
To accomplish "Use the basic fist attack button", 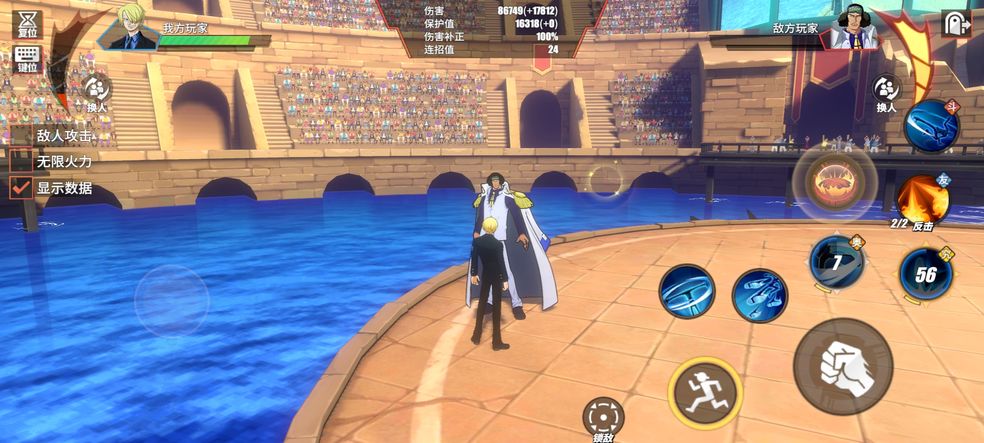I will click(x=843, y=366).
